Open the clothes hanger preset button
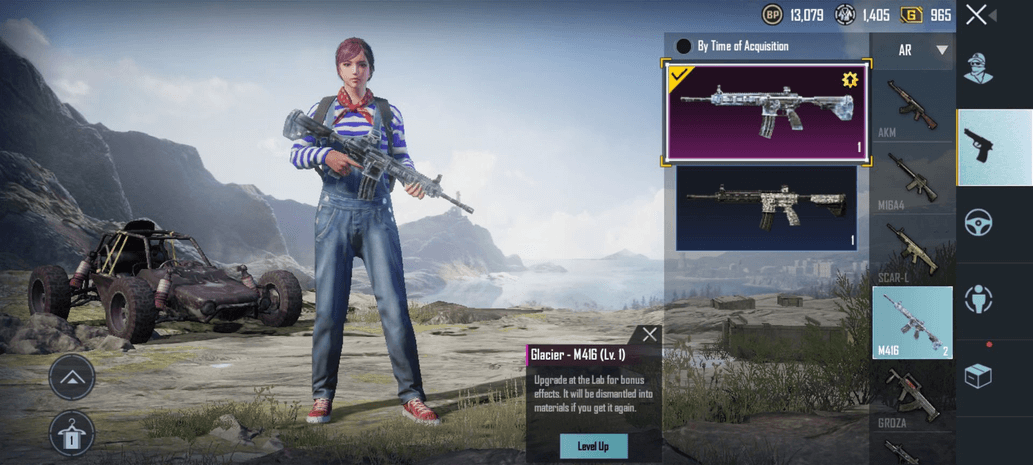1033x465 pixels. point(72,434)
